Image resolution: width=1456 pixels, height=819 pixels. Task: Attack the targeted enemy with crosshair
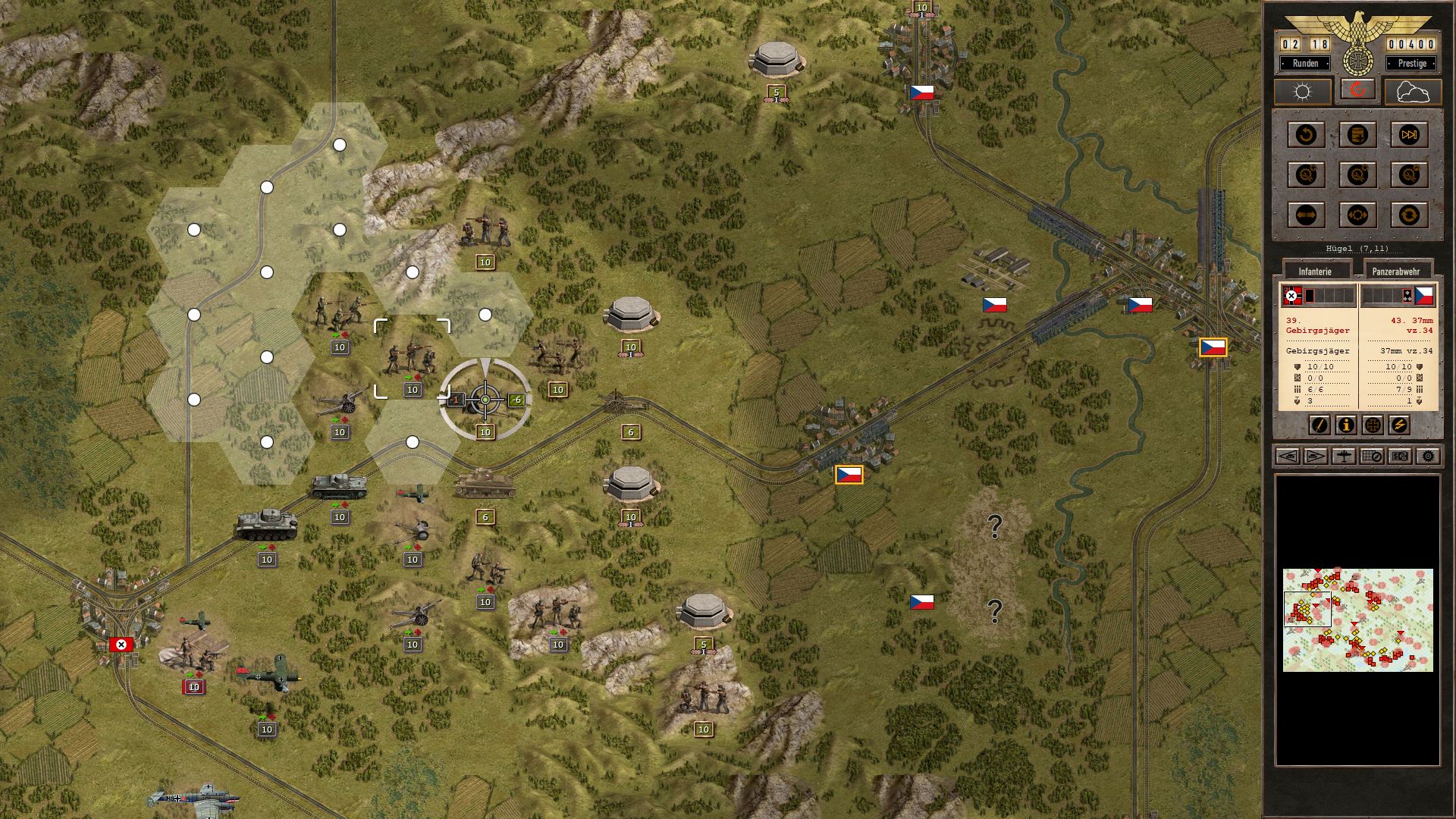[485, 399]
